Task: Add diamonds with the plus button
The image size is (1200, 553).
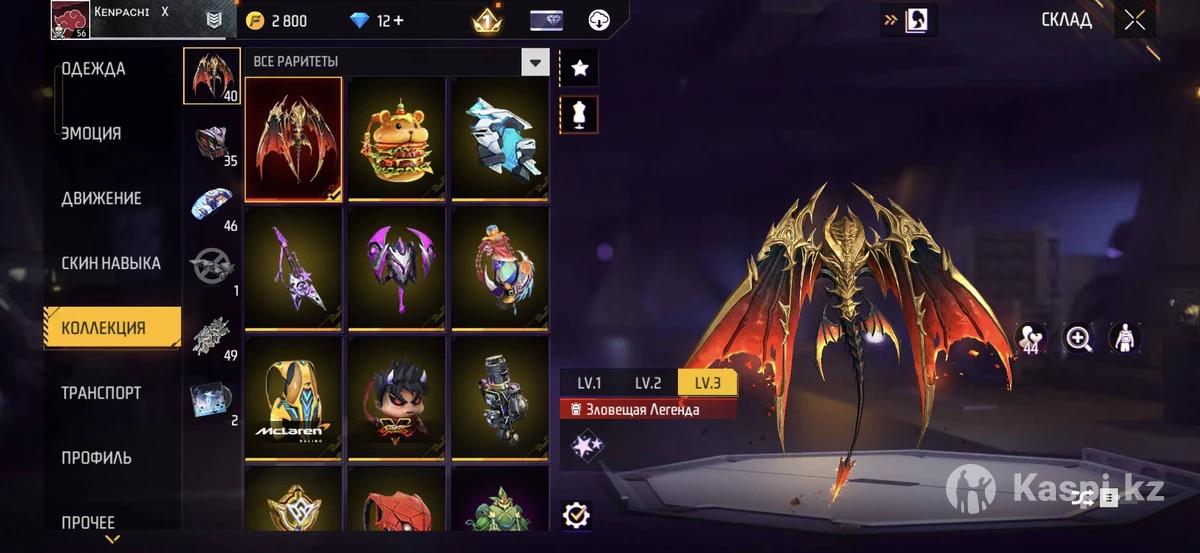Action: (398, 21)
